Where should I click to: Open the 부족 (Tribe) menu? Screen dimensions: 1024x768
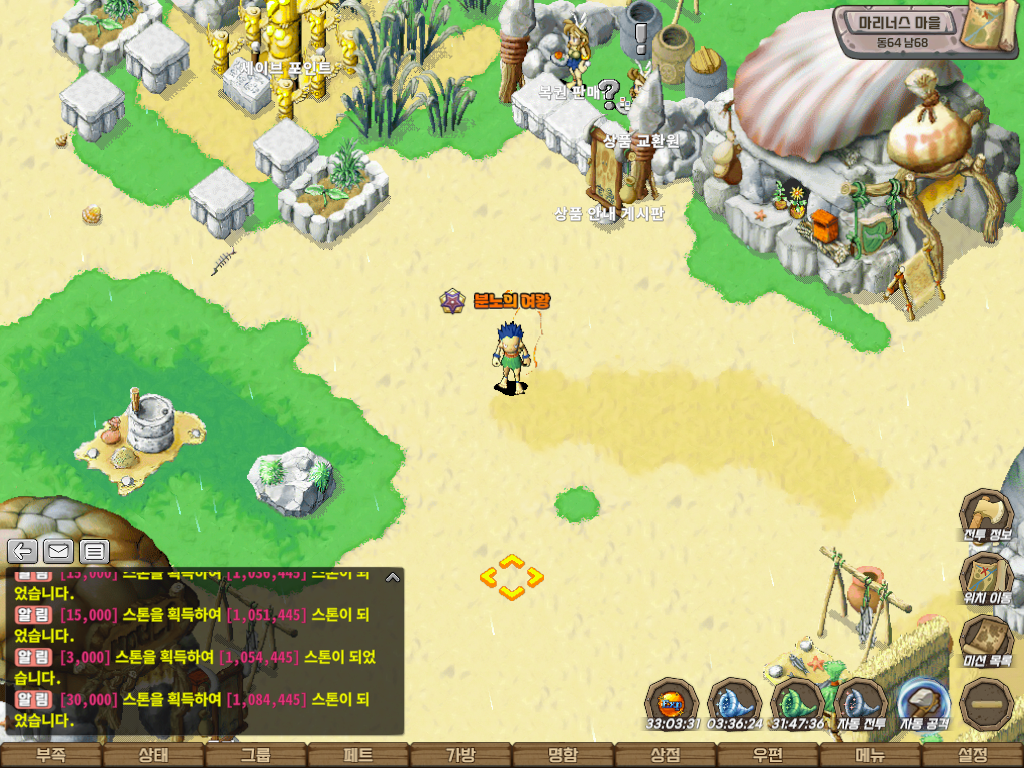50,756
